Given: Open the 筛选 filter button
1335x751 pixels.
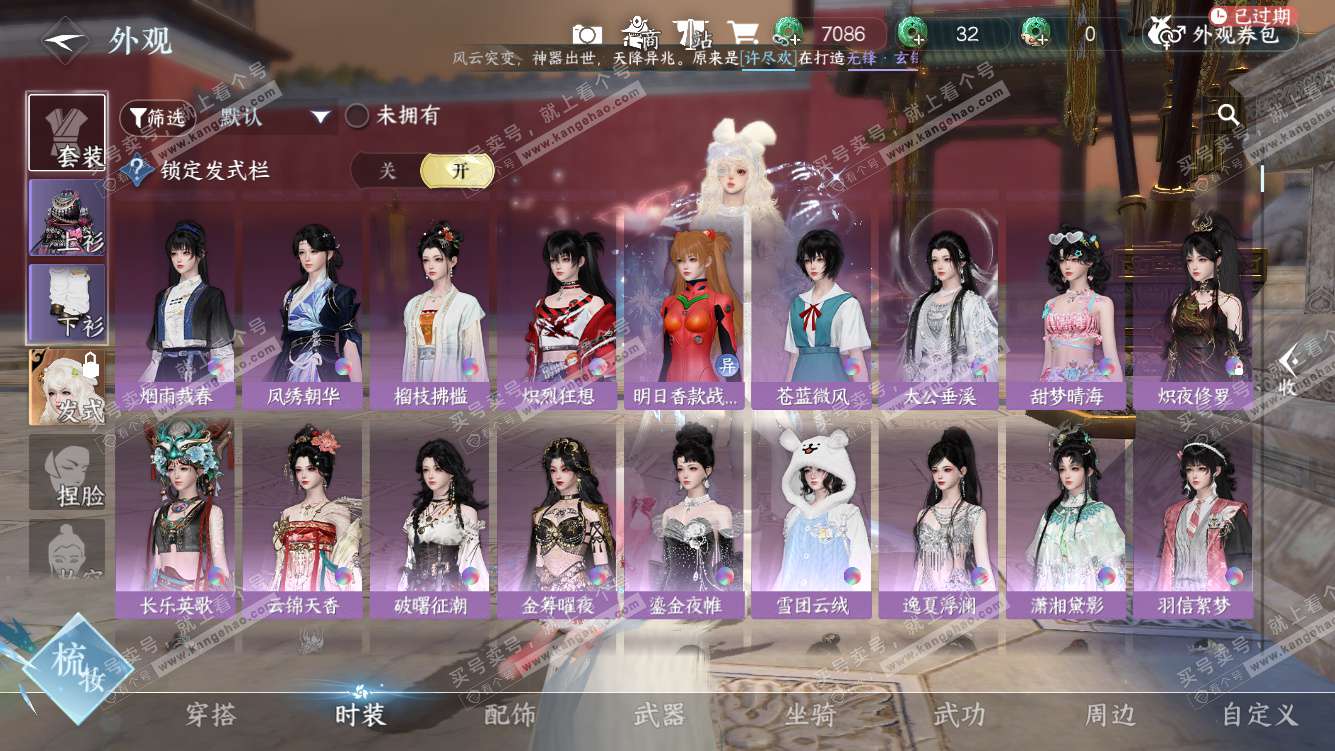Looking at the screenshot, I should [x=156, y=117].
